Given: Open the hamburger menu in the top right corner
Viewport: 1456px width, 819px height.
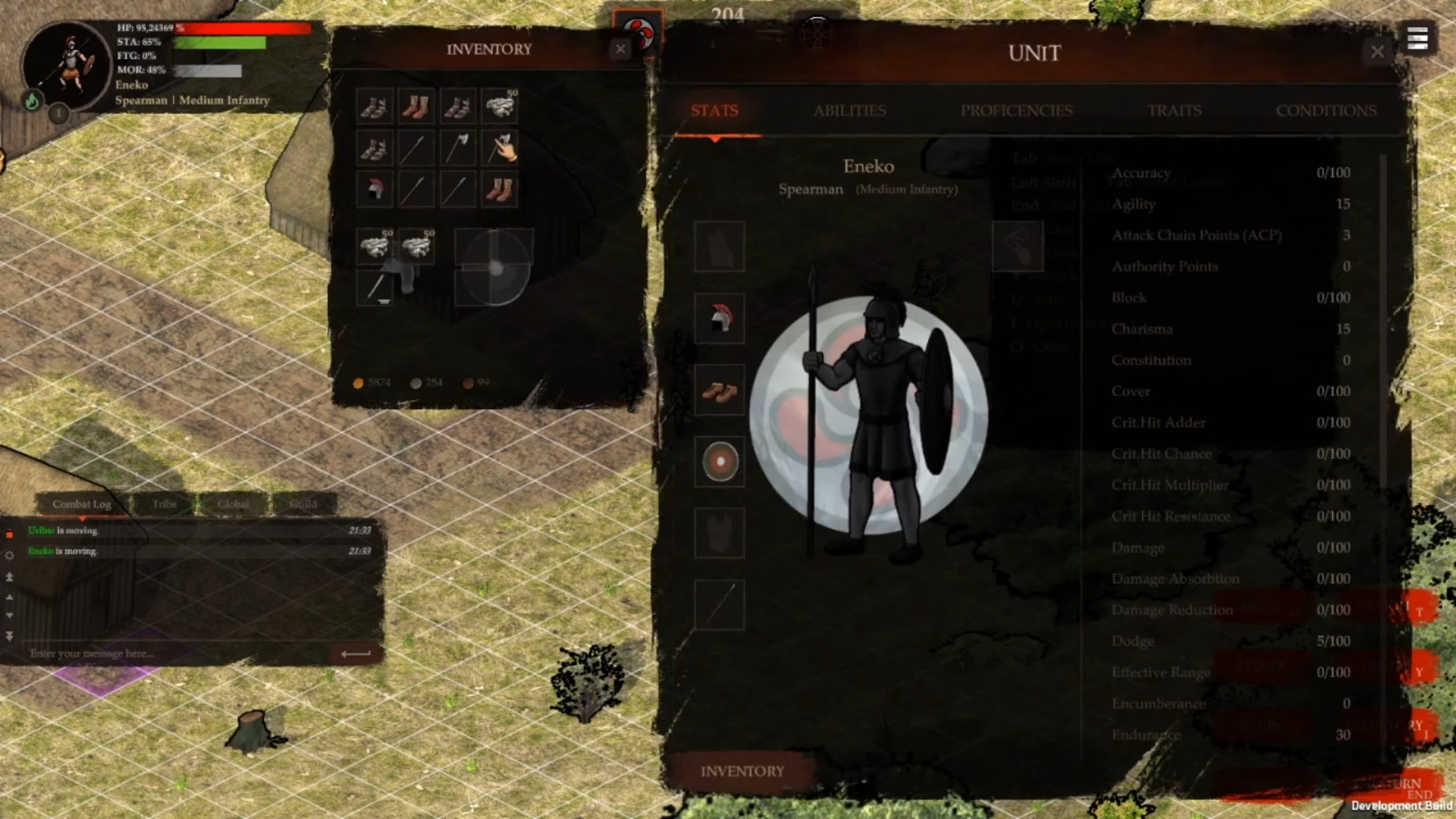Looking at the screenshot, I should 1417,39.
